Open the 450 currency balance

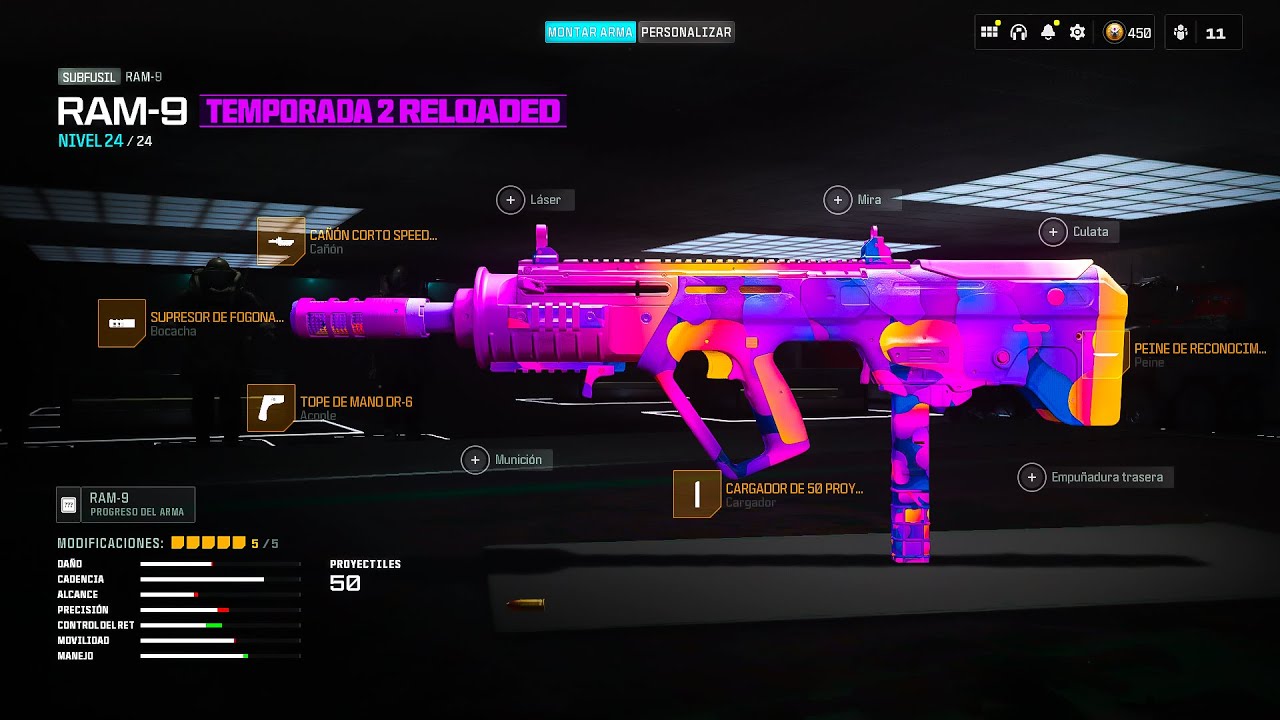(1127, 33)
